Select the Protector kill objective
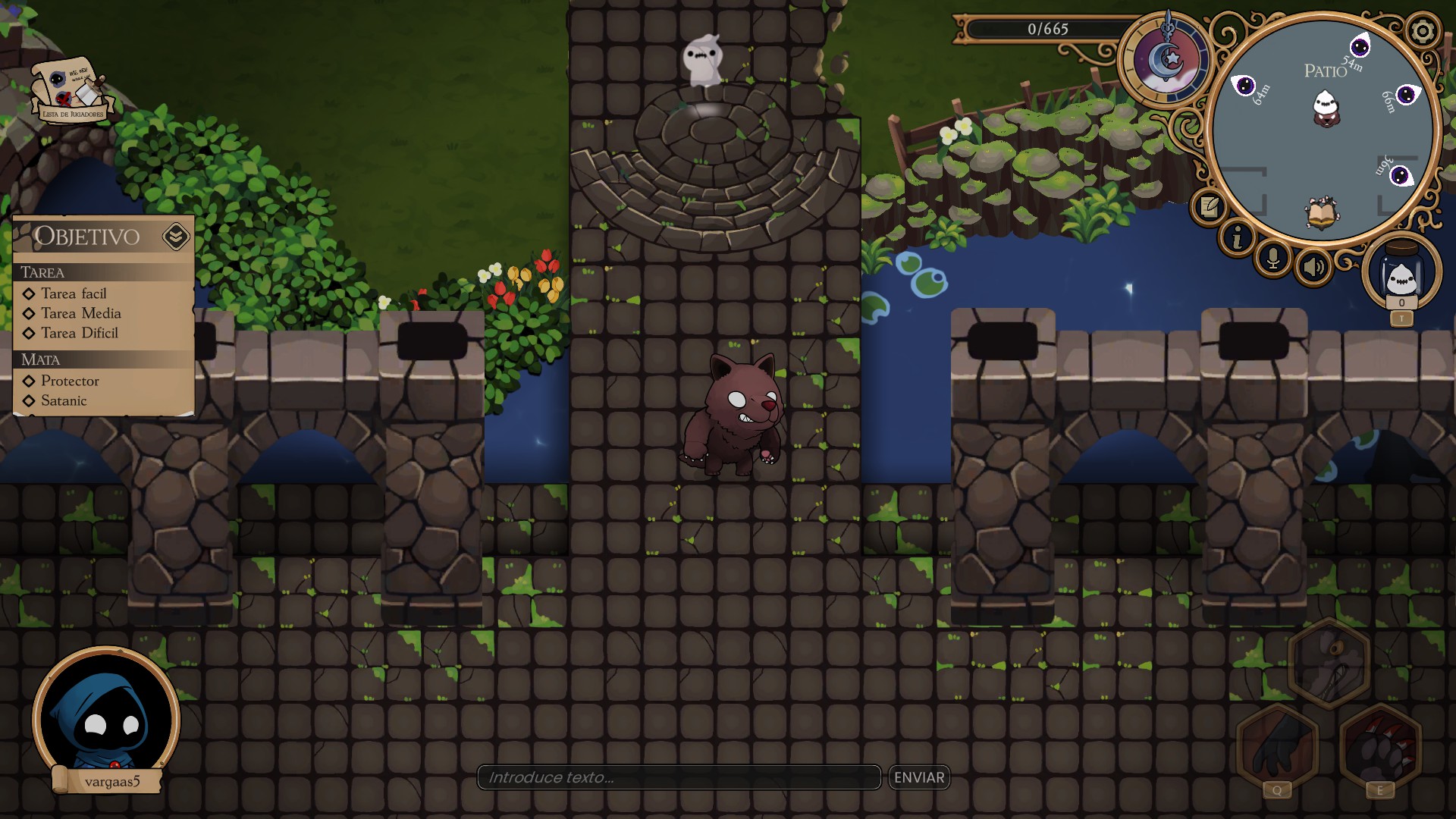1456x819 pixels. click(70, 381)
